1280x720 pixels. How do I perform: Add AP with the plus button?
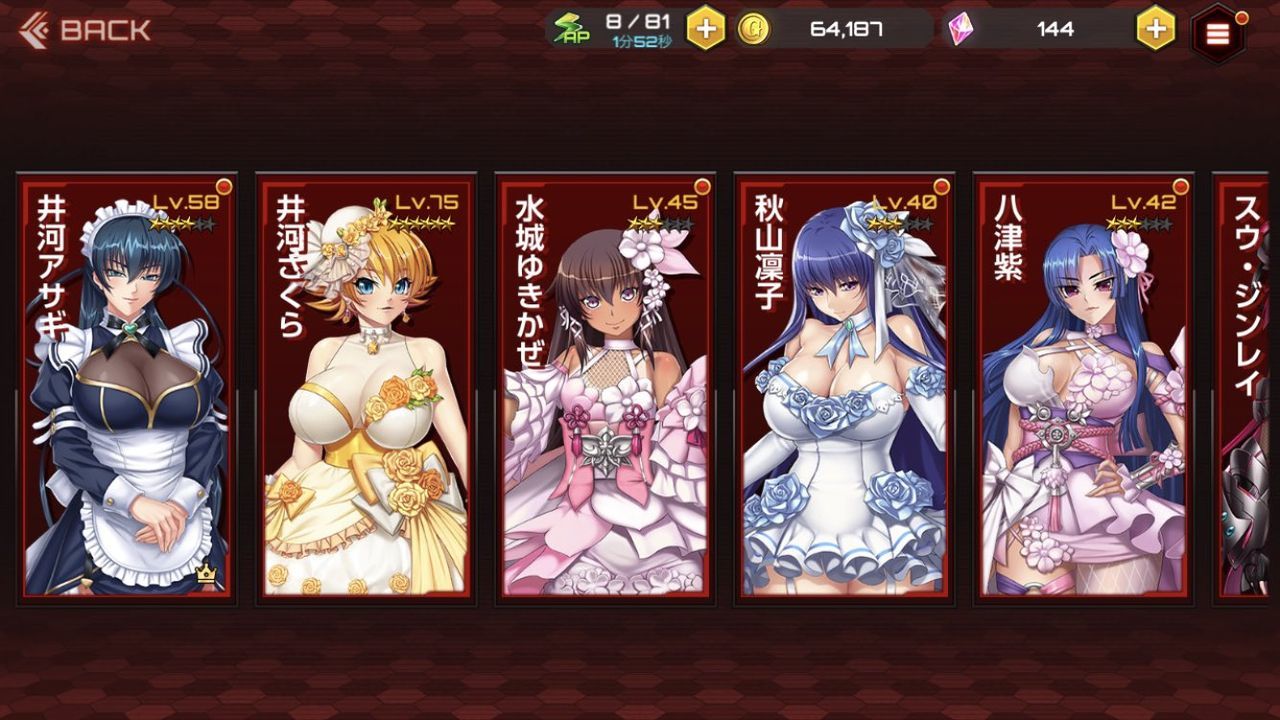pyautogui.click(x=706, y=29)
